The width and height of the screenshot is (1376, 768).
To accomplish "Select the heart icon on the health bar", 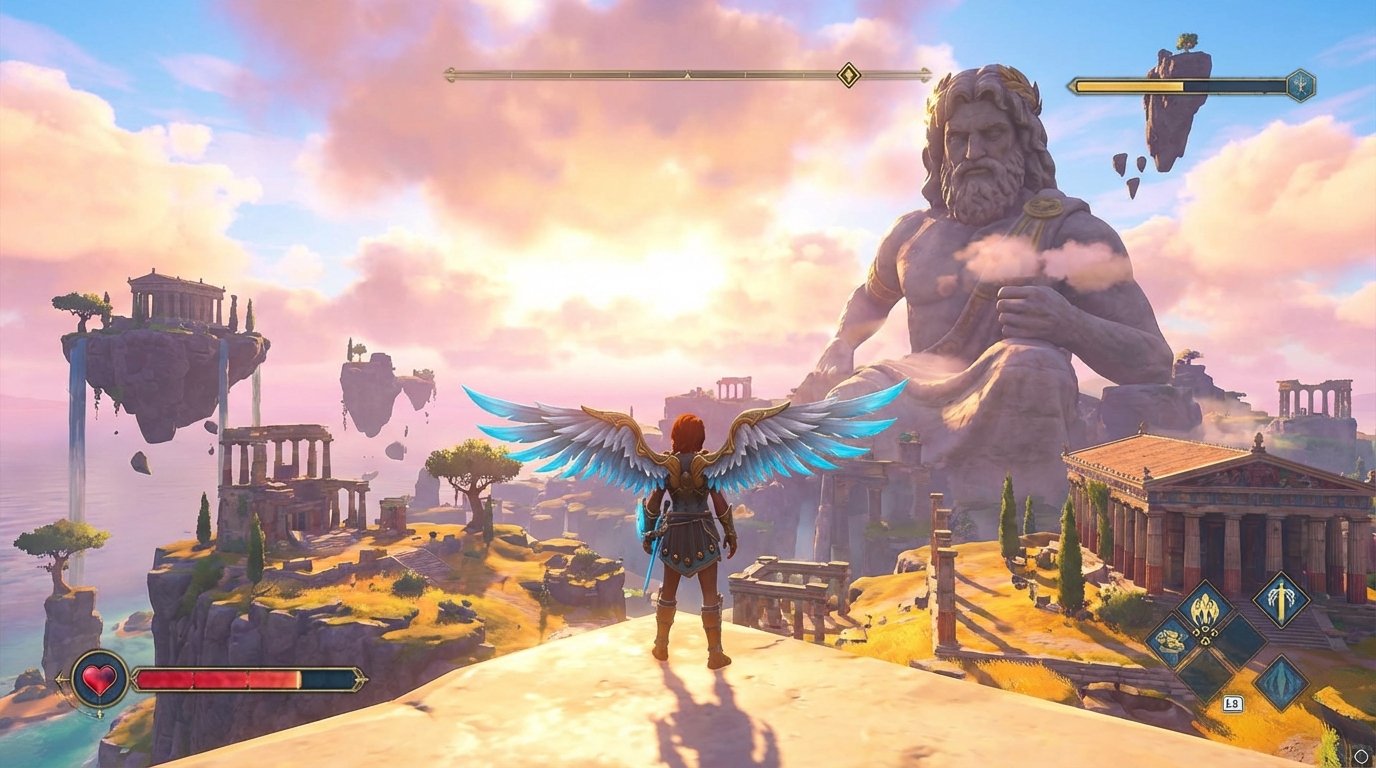I will click(x=101, y=678).
